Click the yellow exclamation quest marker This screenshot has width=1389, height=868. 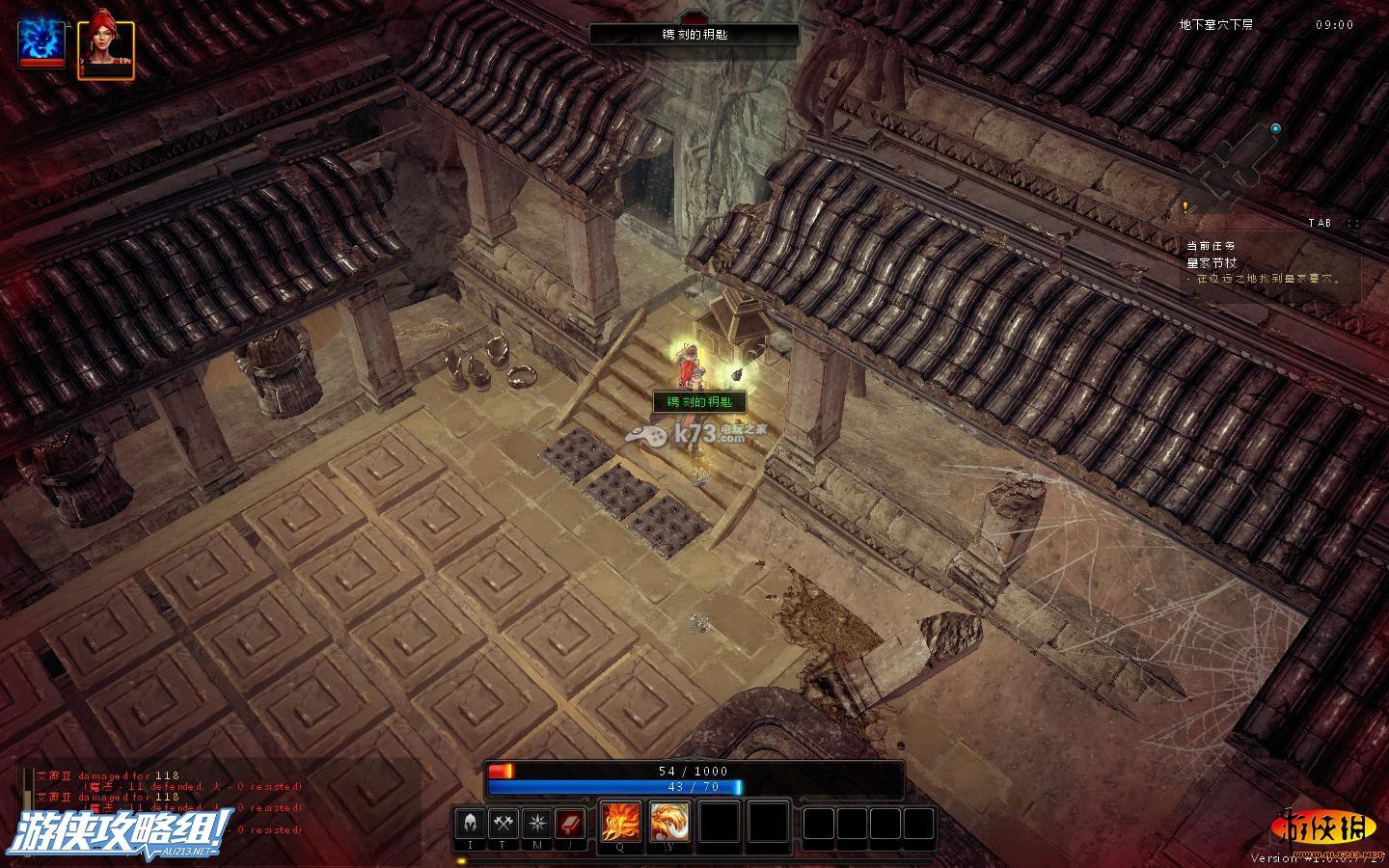(1185, 206)
